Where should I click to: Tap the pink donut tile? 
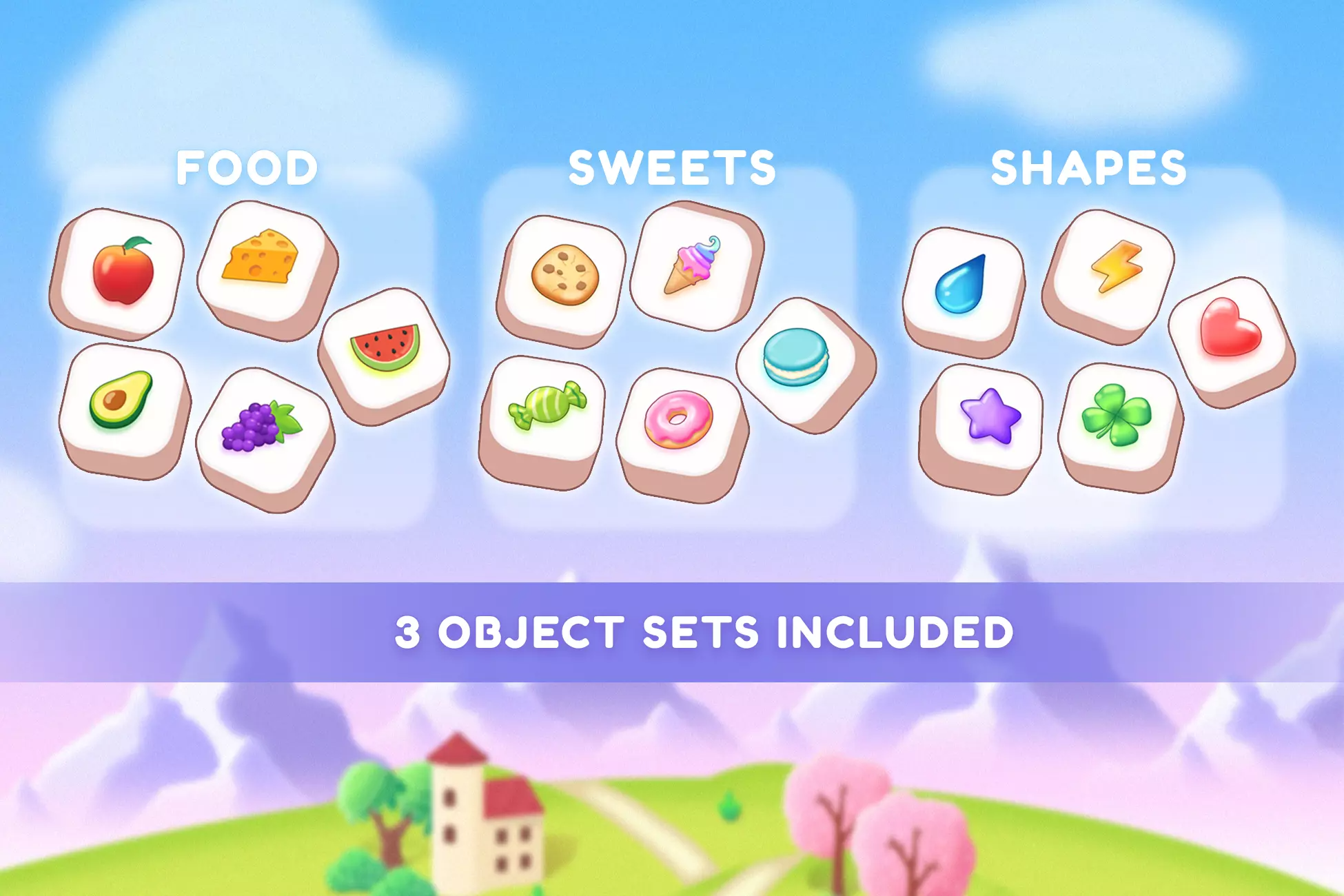tap(679, 420)
